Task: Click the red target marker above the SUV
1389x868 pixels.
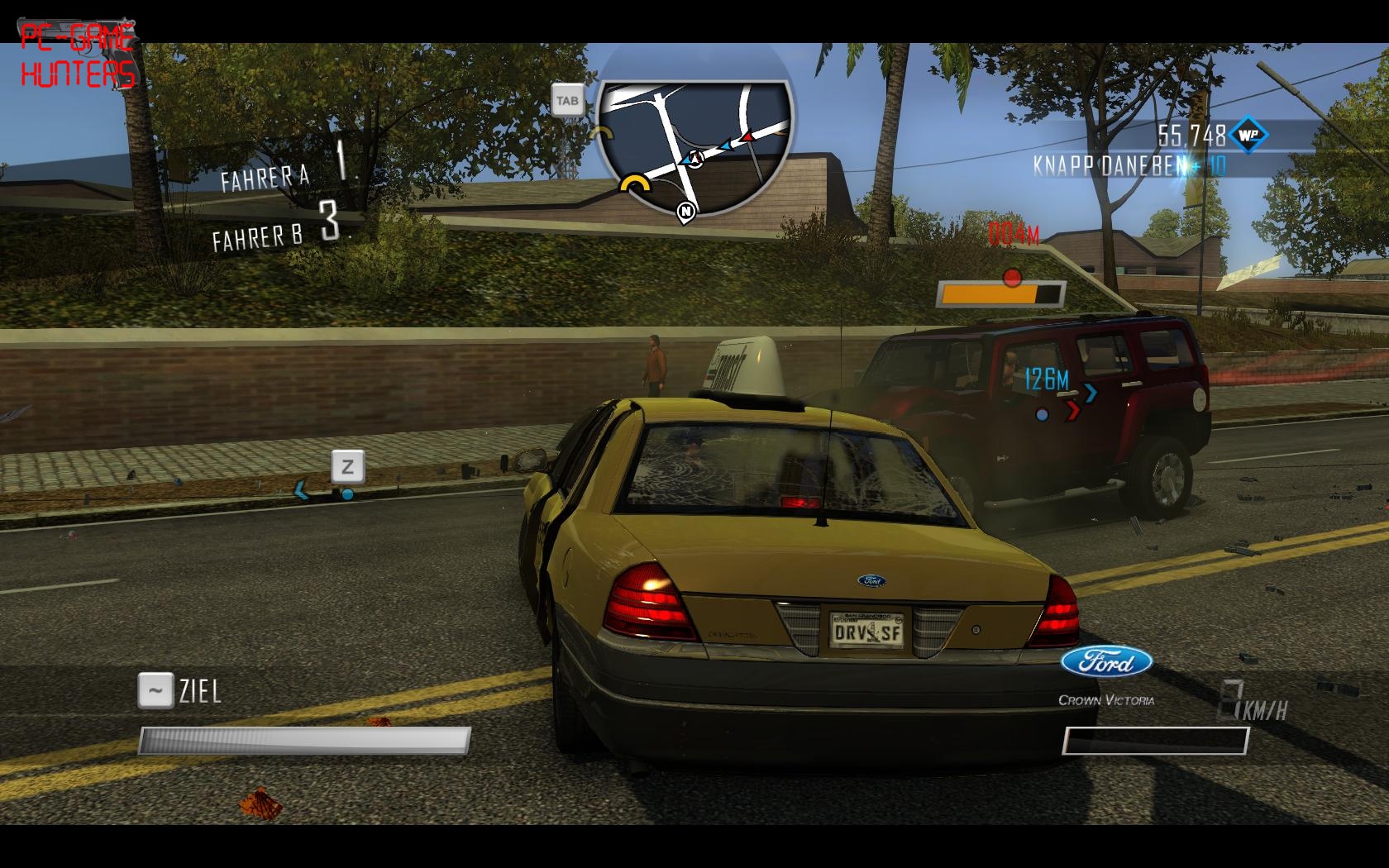Action: click(1012, 277)
